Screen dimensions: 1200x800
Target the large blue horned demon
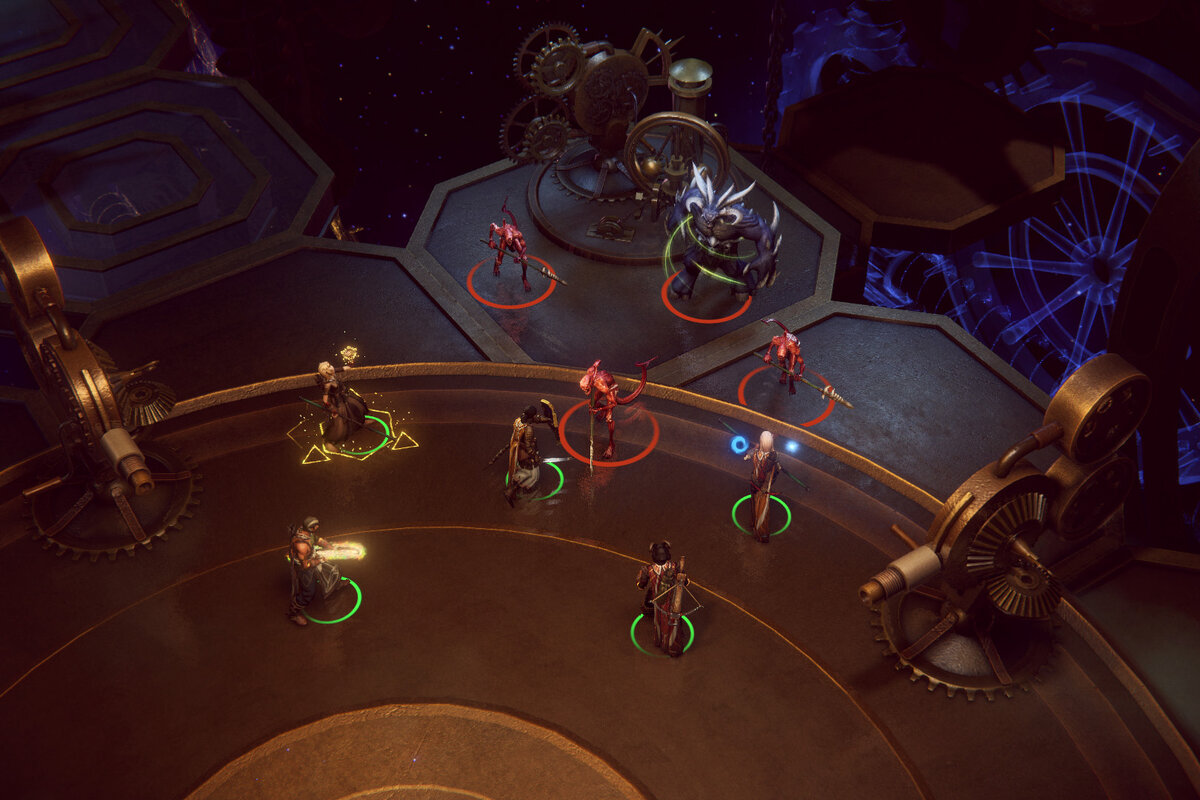(x=720, y=237)
